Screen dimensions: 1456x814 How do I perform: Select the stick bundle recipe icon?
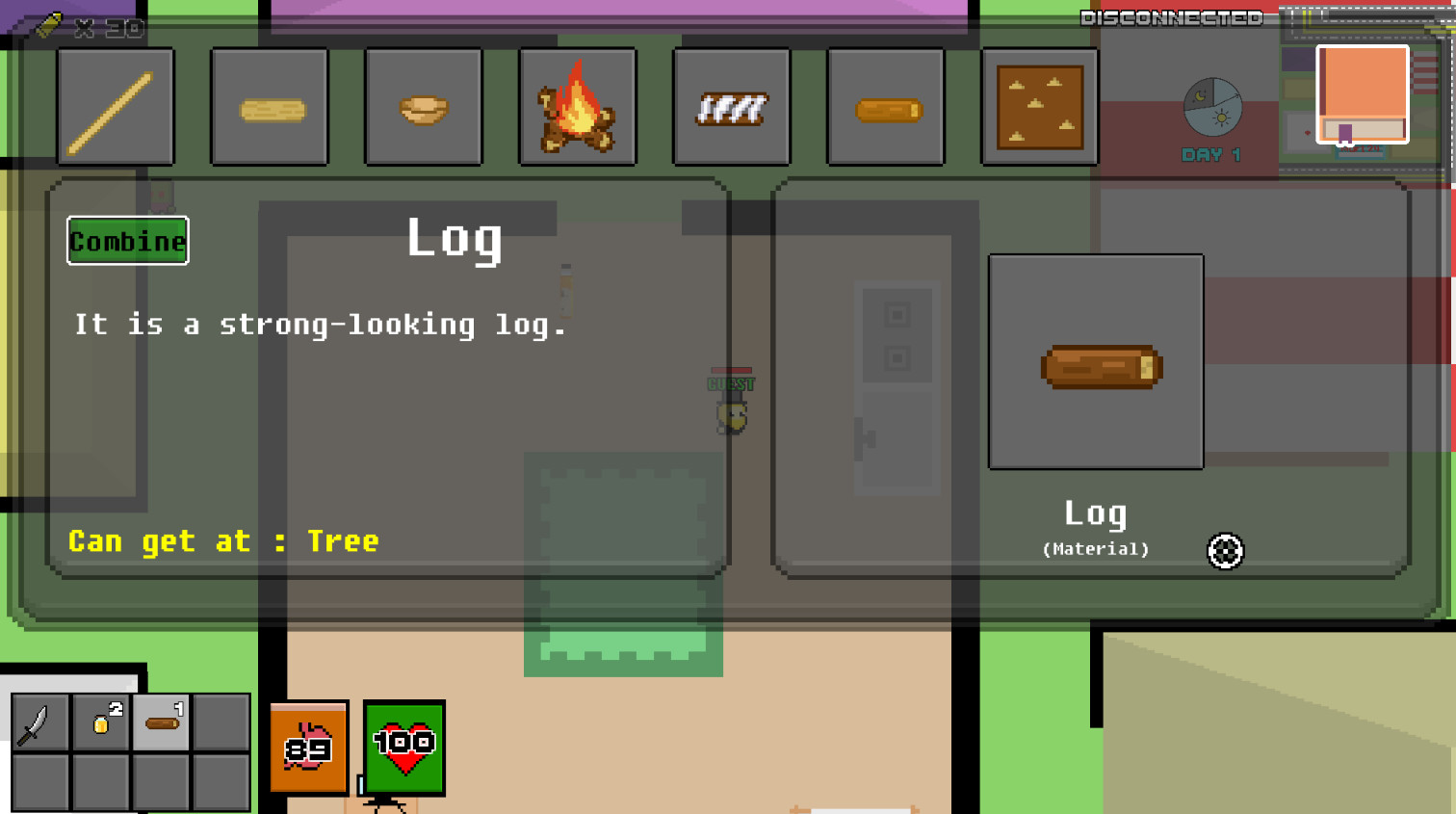[x=731, y=106]
